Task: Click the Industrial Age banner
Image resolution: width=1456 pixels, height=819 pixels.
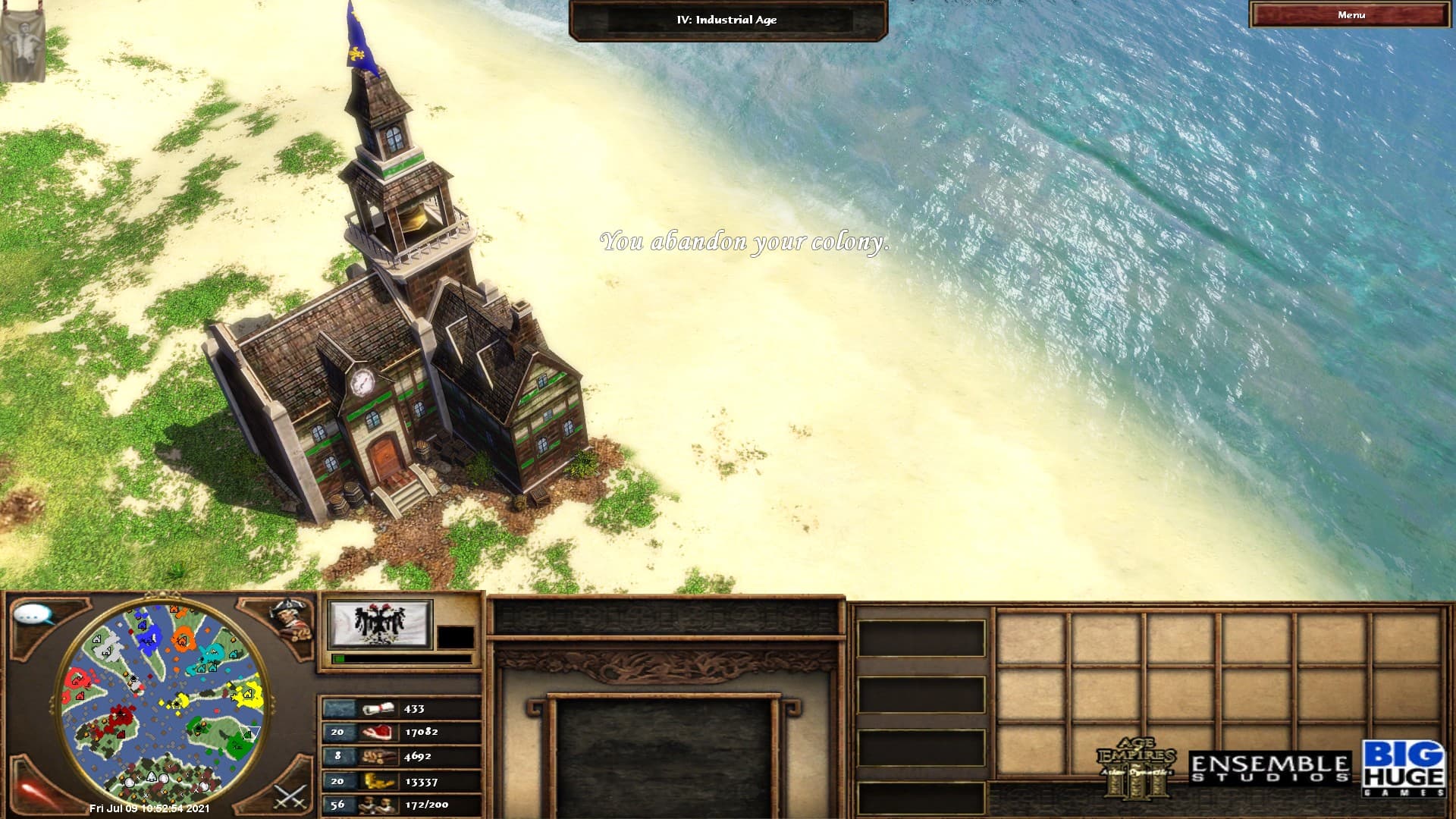Action: [x=726, y=20]
